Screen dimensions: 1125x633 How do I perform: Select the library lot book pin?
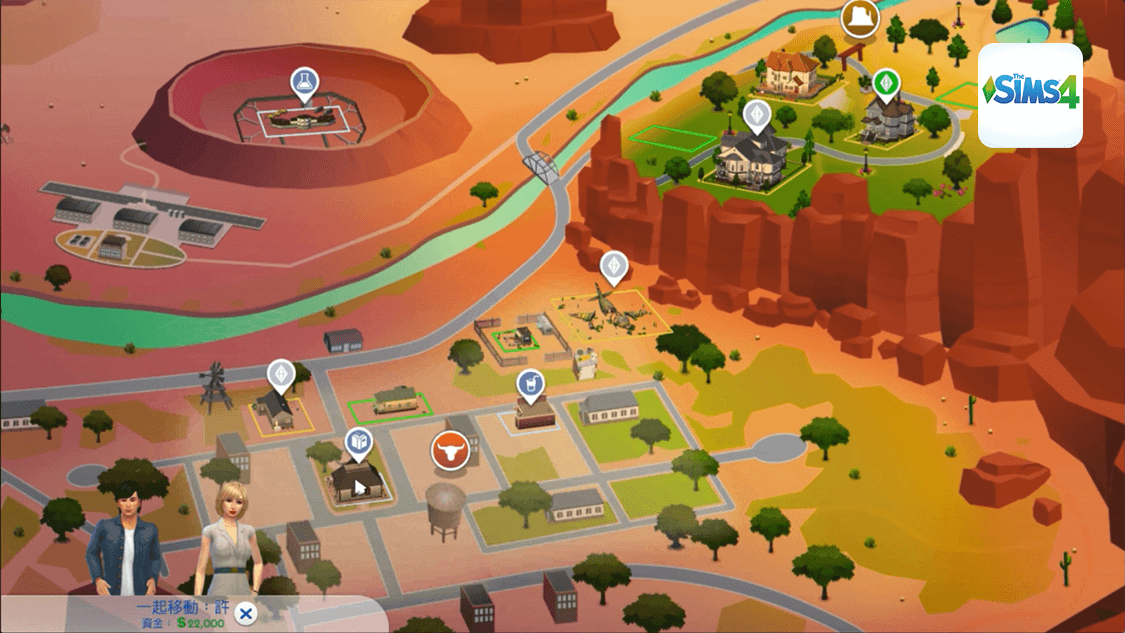pyautogui.click(x=359, y=441)
